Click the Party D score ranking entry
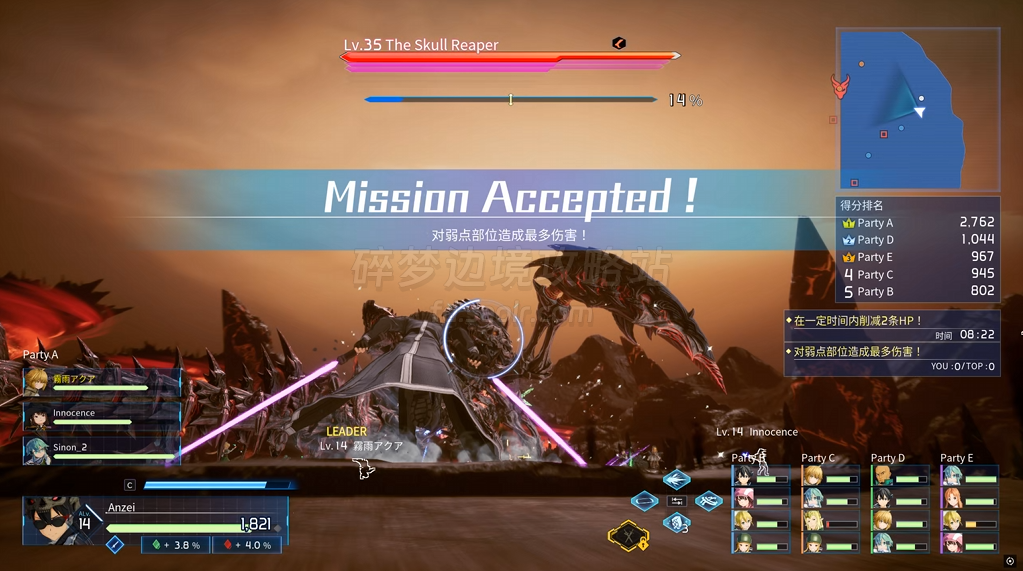Image resolution: width=1023 pixels, height=571 pixels. pyautogui.click(x=918, y=240)
